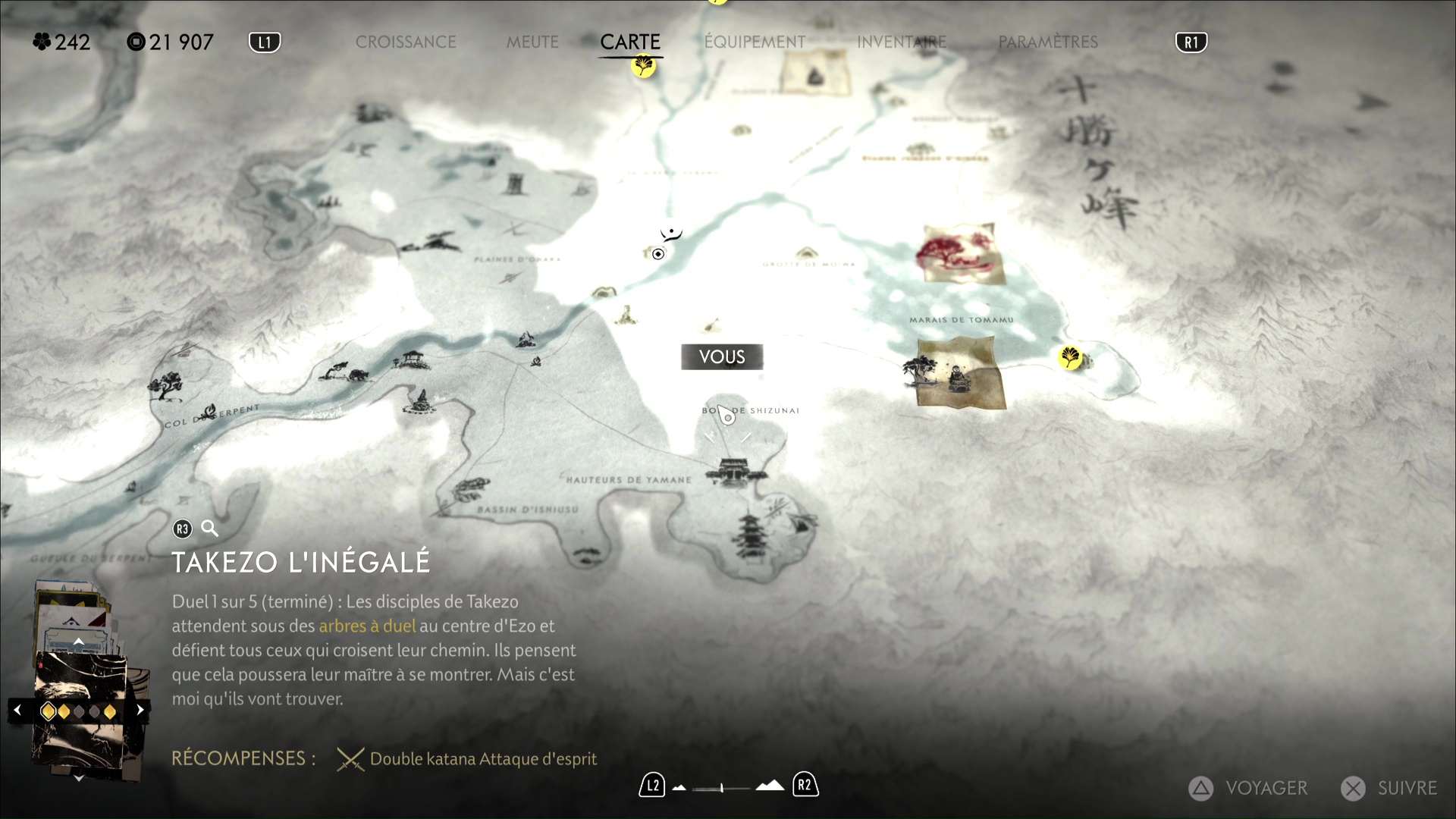Switch to the Croissance tab
The image size is (1456, 819).
click(x=406, y=42)
